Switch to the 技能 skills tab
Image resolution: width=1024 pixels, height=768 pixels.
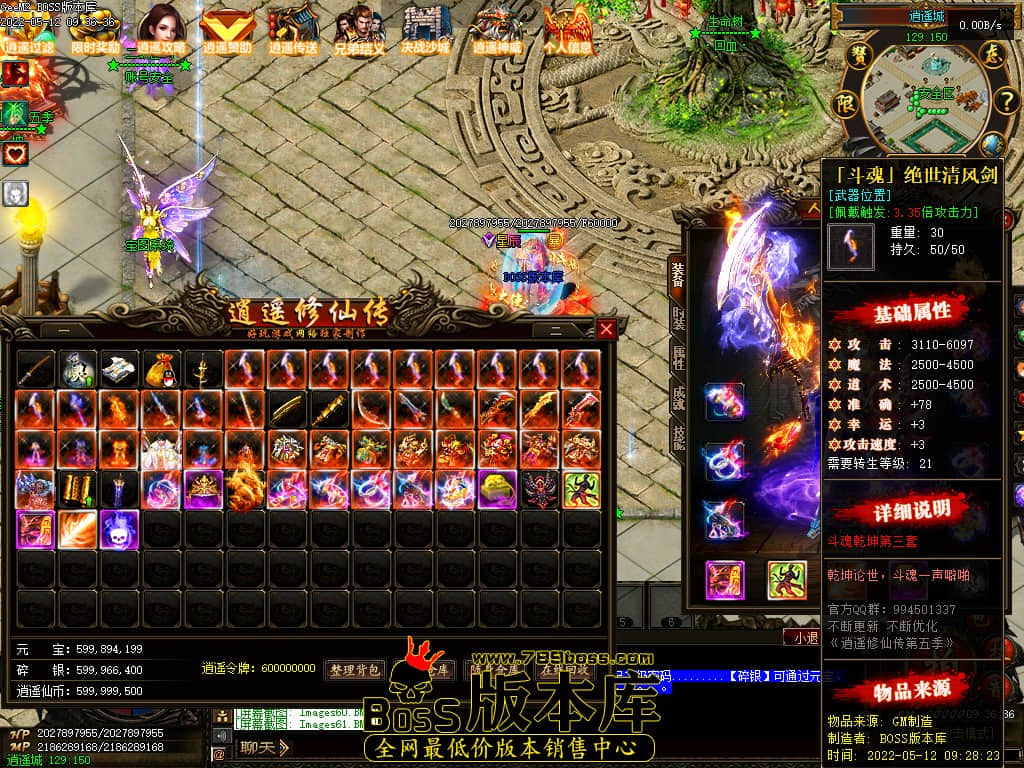(x=679, y=438)
